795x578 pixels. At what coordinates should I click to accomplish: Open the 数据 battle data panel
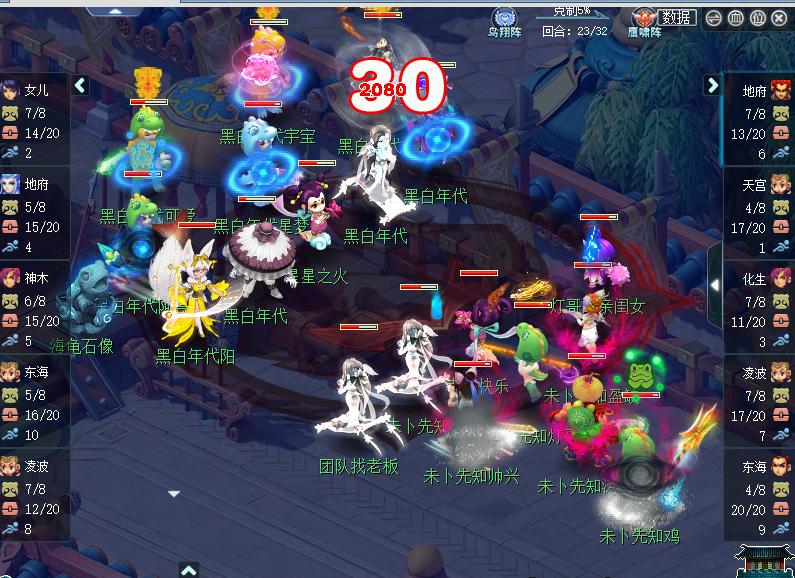coord(677,18)
